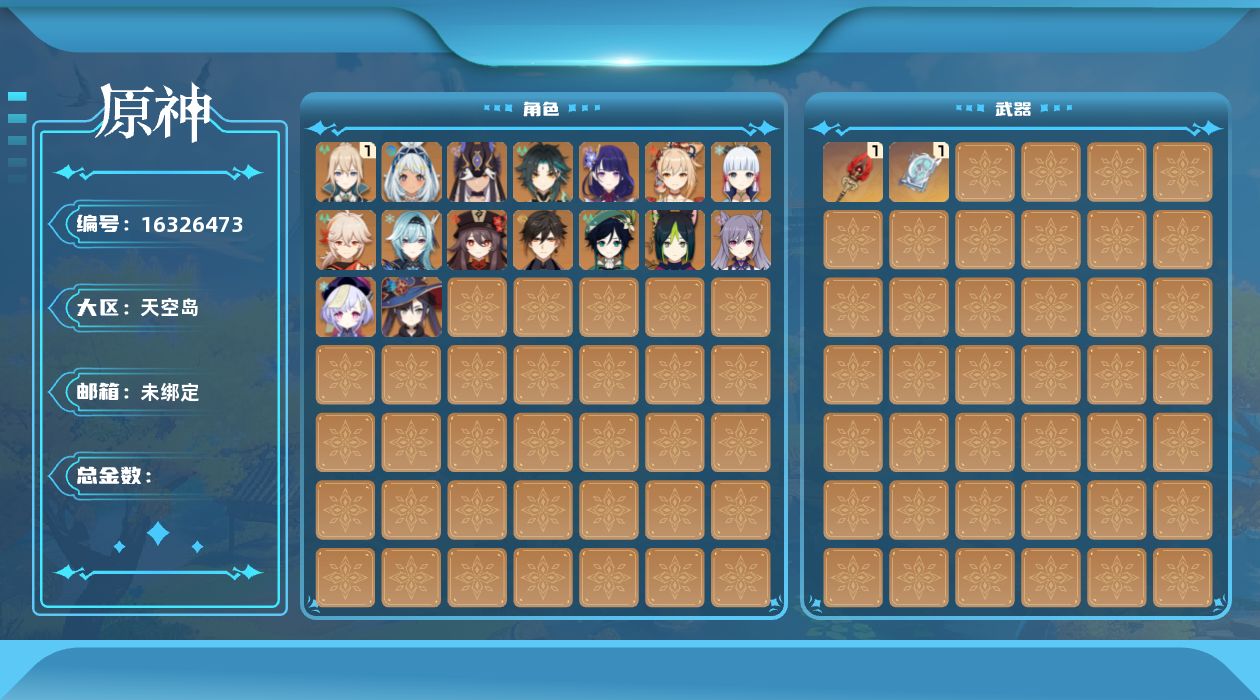Select Clorinde's portrait with the purple hat
The image size is (1260, 700).
point(477,172)
